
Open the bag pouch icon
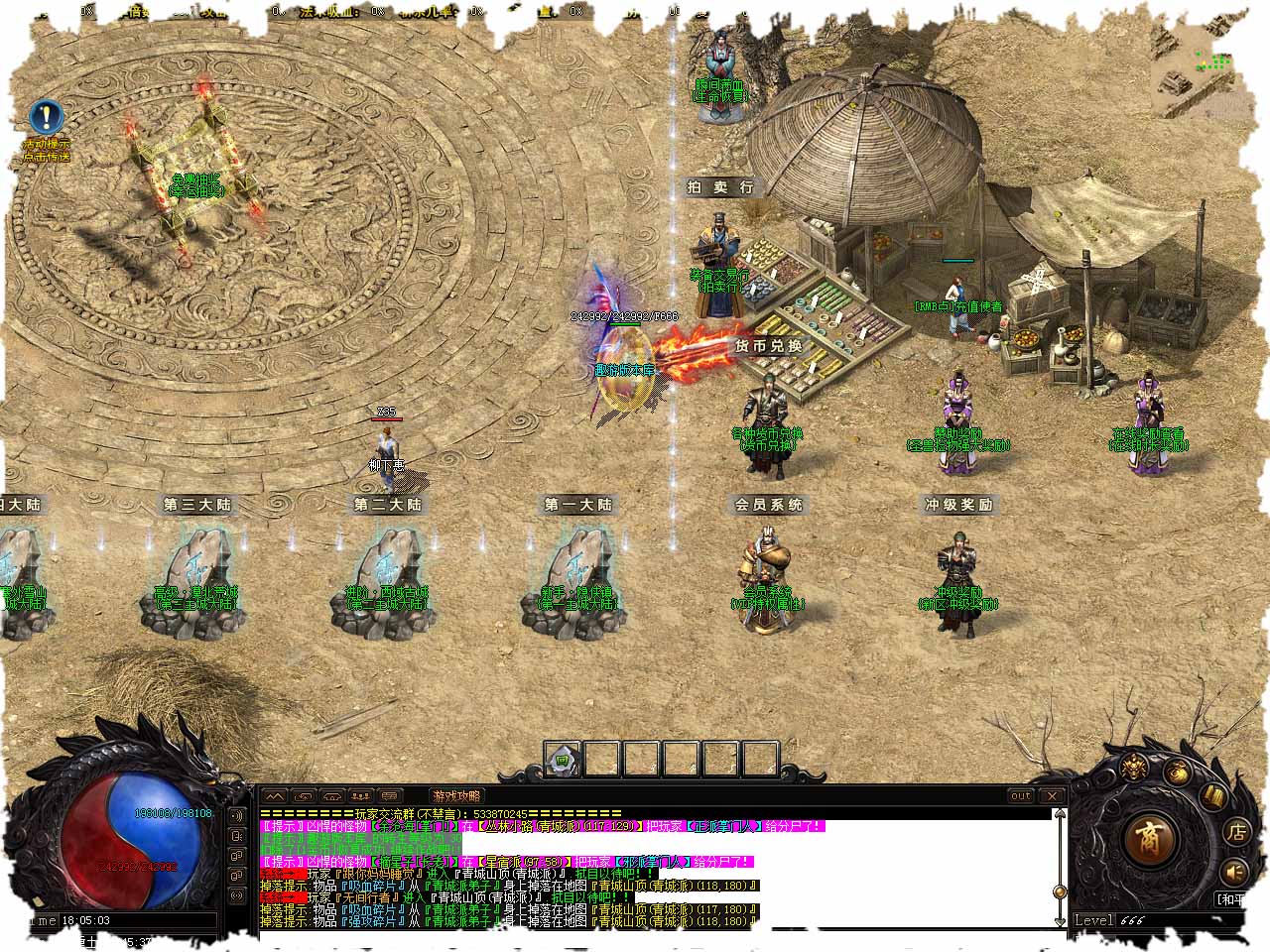click(x=1177, y=773)
